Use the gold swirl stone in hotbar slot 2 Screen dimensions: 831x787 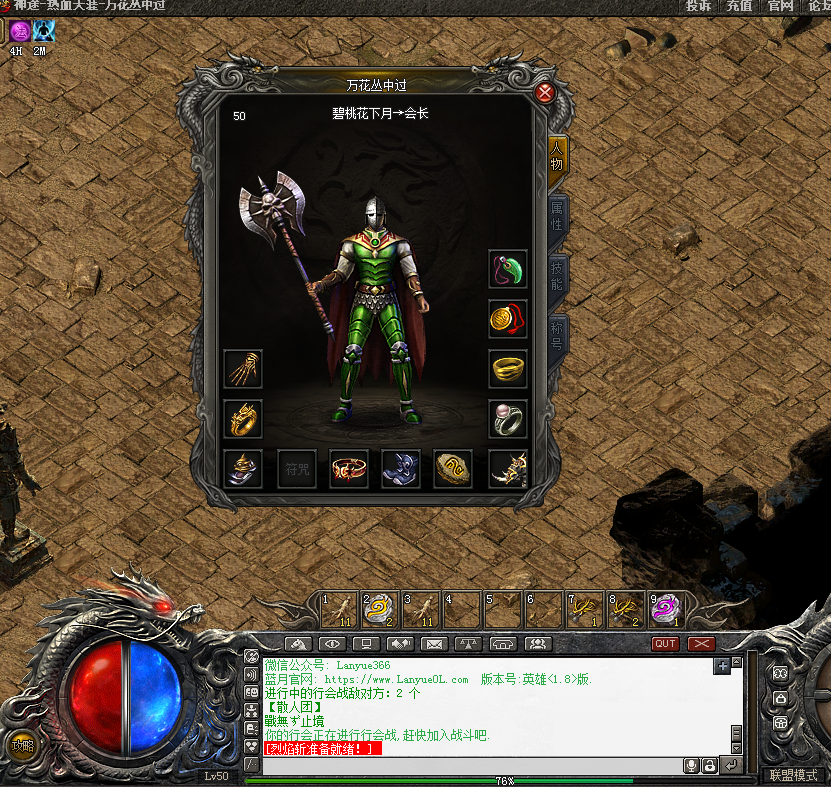click(x=380, y=609)
